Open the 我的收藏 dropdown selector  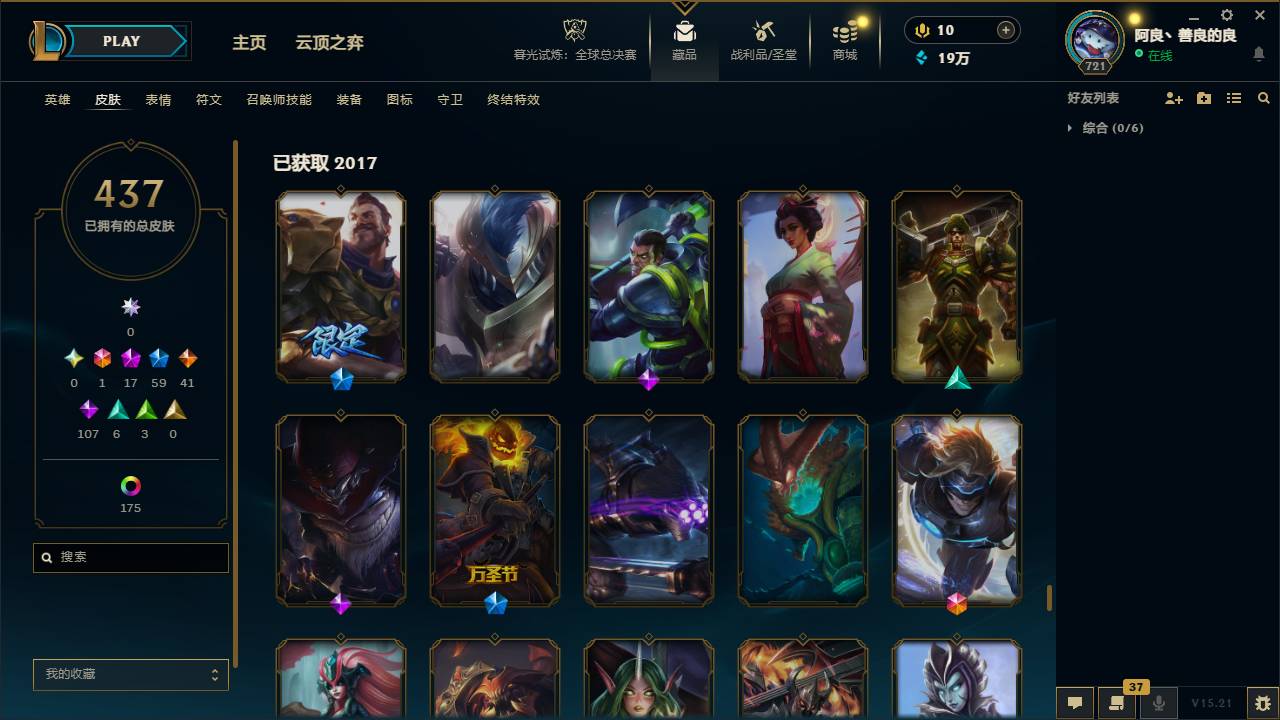pyautogui.click(x=130, y=675)
